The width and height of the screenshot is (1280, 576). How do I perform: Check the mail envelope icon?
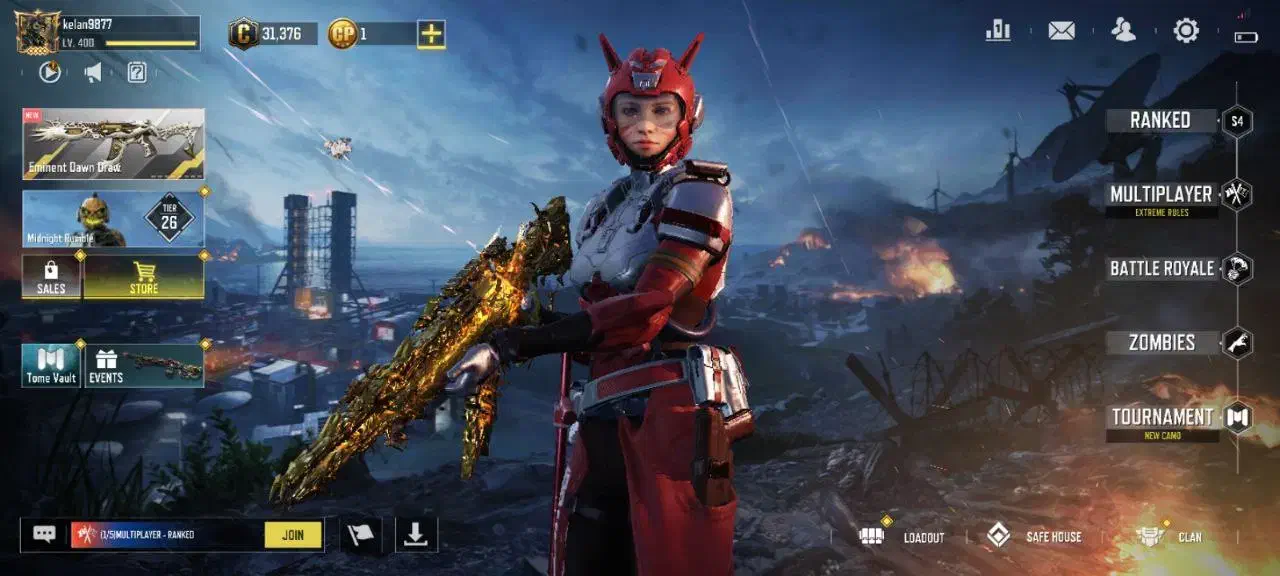1061,31
